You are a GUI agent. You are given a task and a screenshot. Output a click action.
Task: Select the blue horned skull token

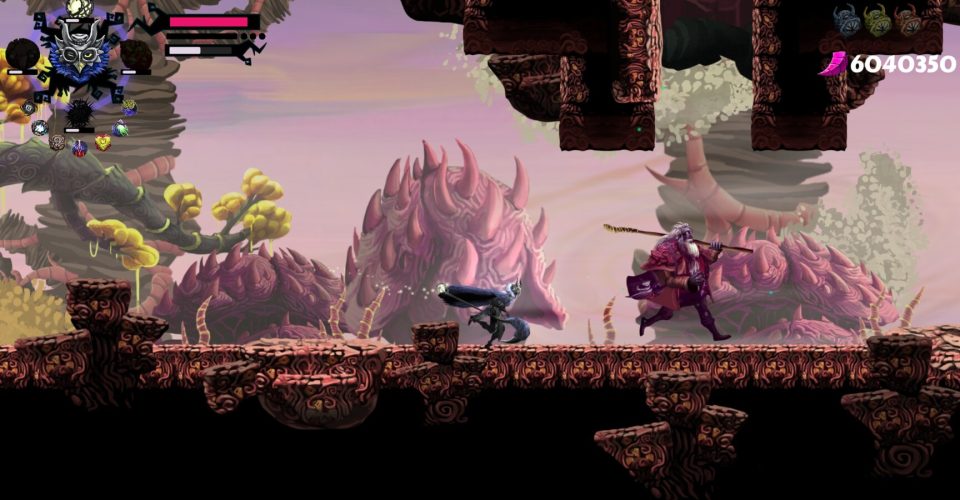tap(848, 21)
